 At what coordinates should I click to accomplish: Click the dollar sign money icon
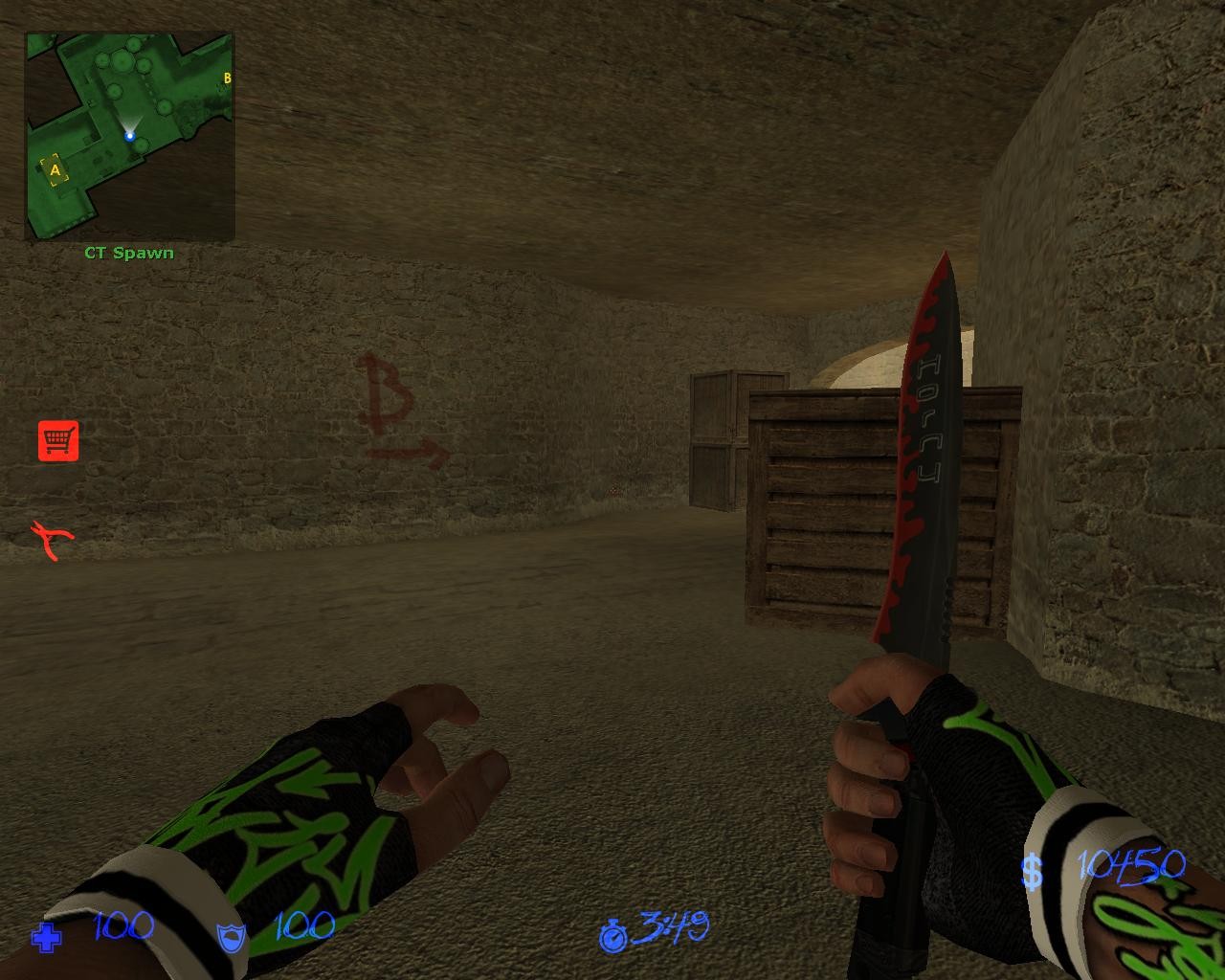coord(1032,871)
